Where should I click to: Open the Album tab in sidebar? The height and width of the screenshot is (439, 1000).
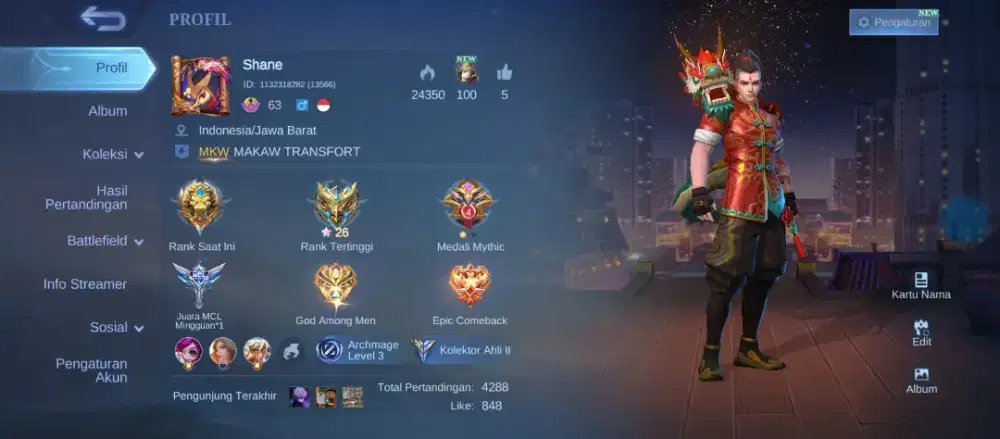pyautogui.click(x=107, y=111)
